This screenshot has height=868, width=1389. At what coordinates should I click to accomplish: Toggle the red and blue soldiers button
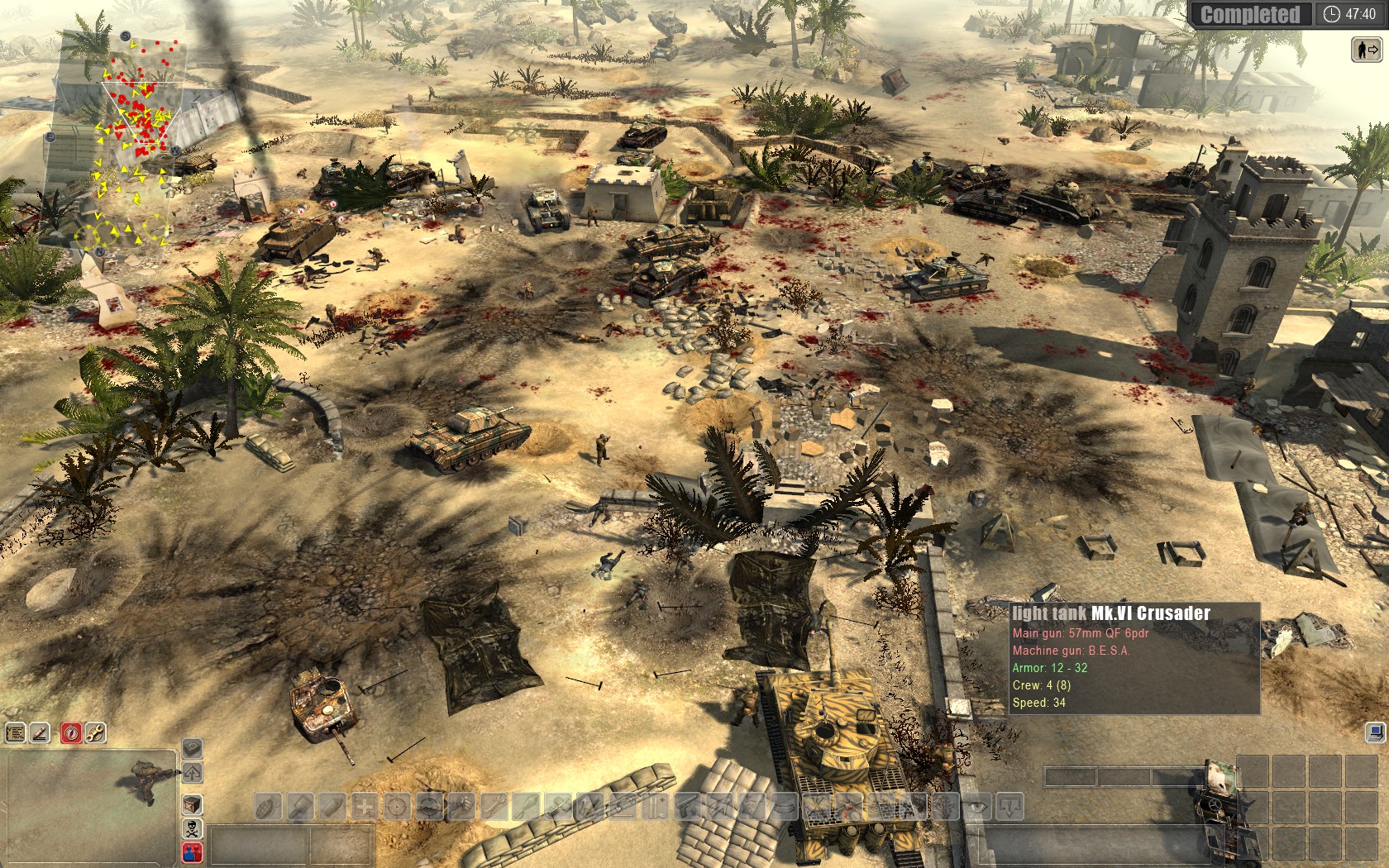click(x=192, y=852)
